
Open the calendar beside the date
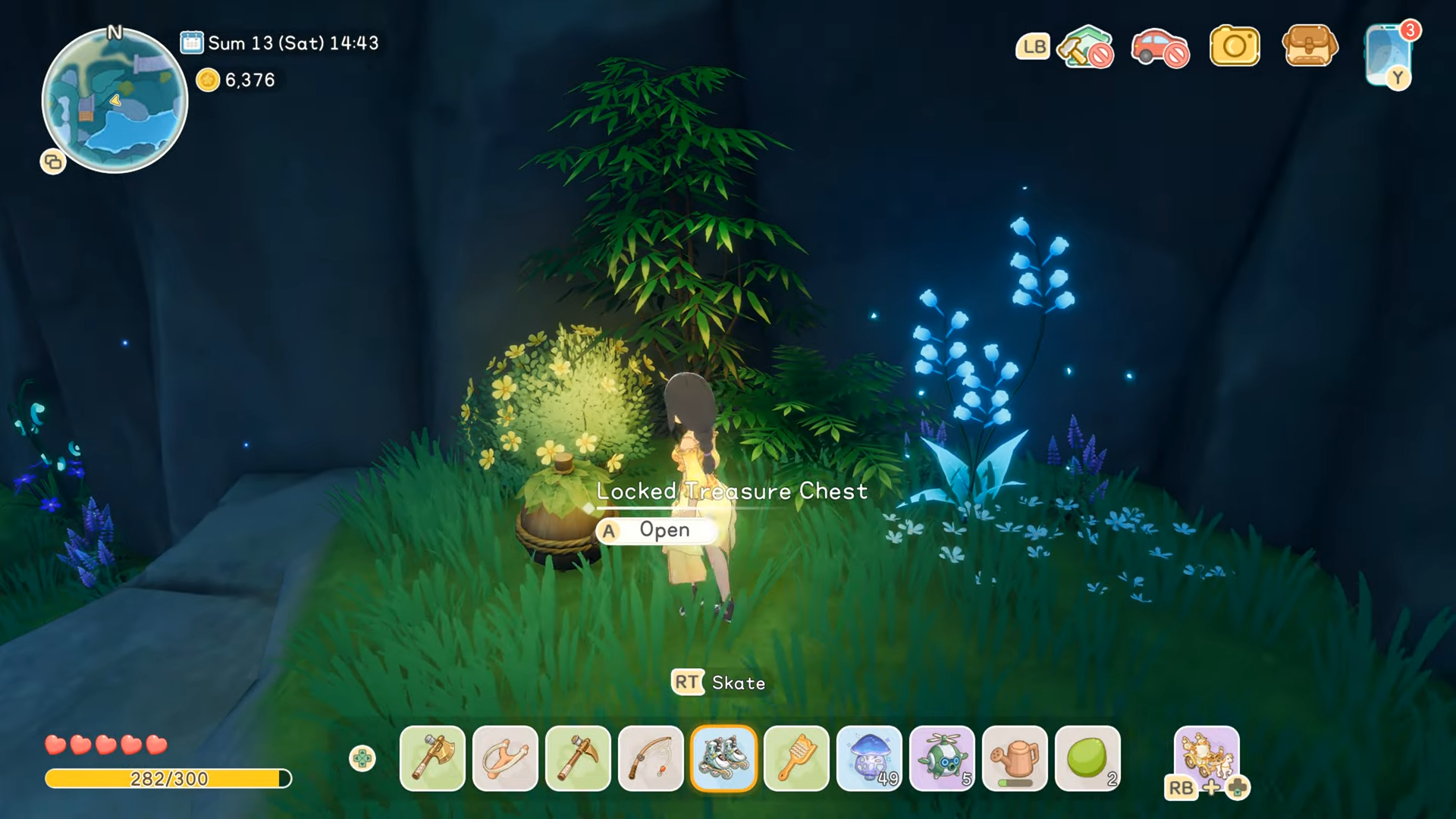(191, 42)
